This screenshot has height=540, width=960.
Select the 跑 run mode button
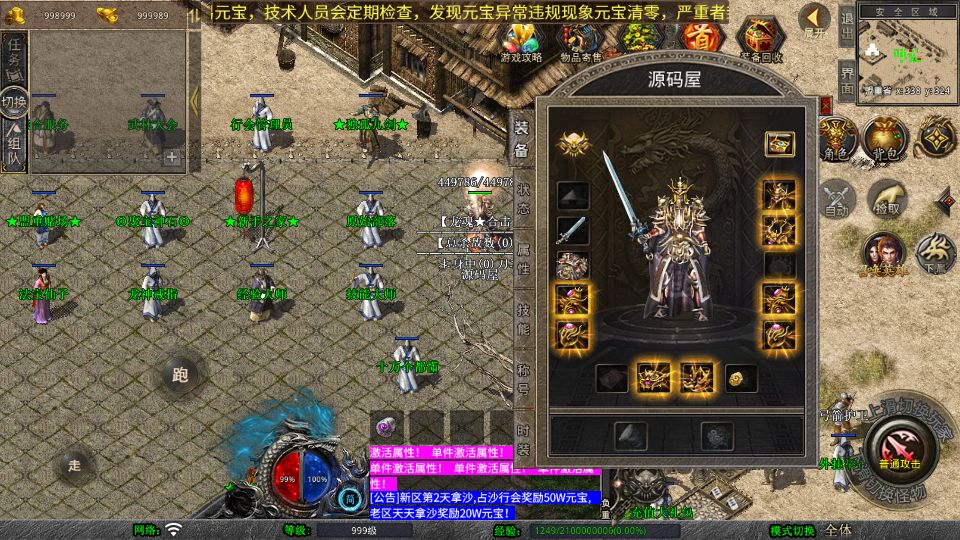[180, 376]
